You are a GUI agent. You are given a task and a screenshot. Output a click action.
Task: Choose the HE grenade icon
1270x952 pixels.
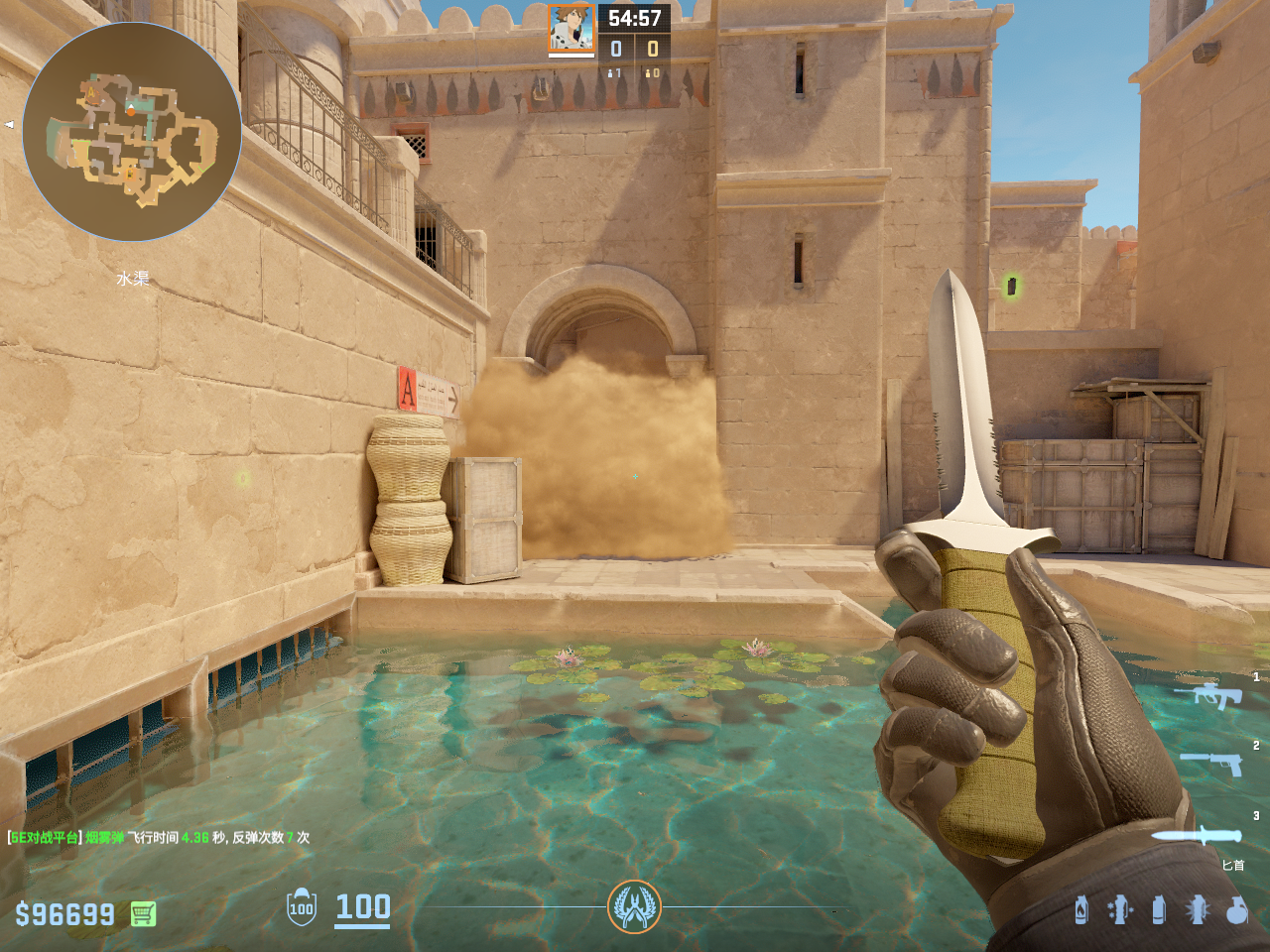pos(1236,909)
